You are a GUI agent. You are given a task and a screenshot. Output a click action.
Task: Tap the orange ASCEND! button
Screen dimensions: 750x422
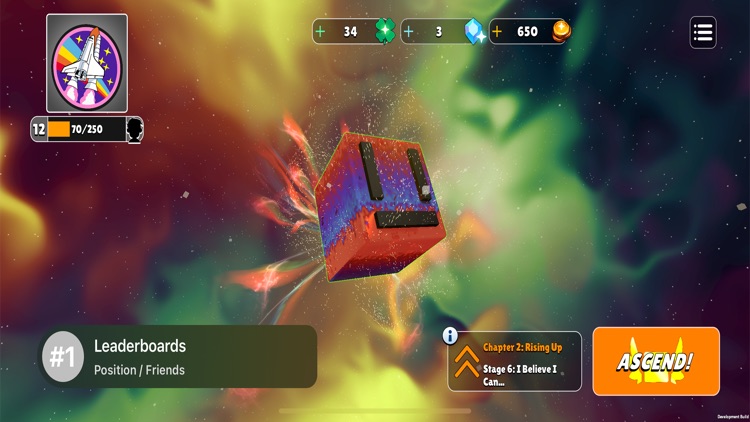tap(656, 360)
